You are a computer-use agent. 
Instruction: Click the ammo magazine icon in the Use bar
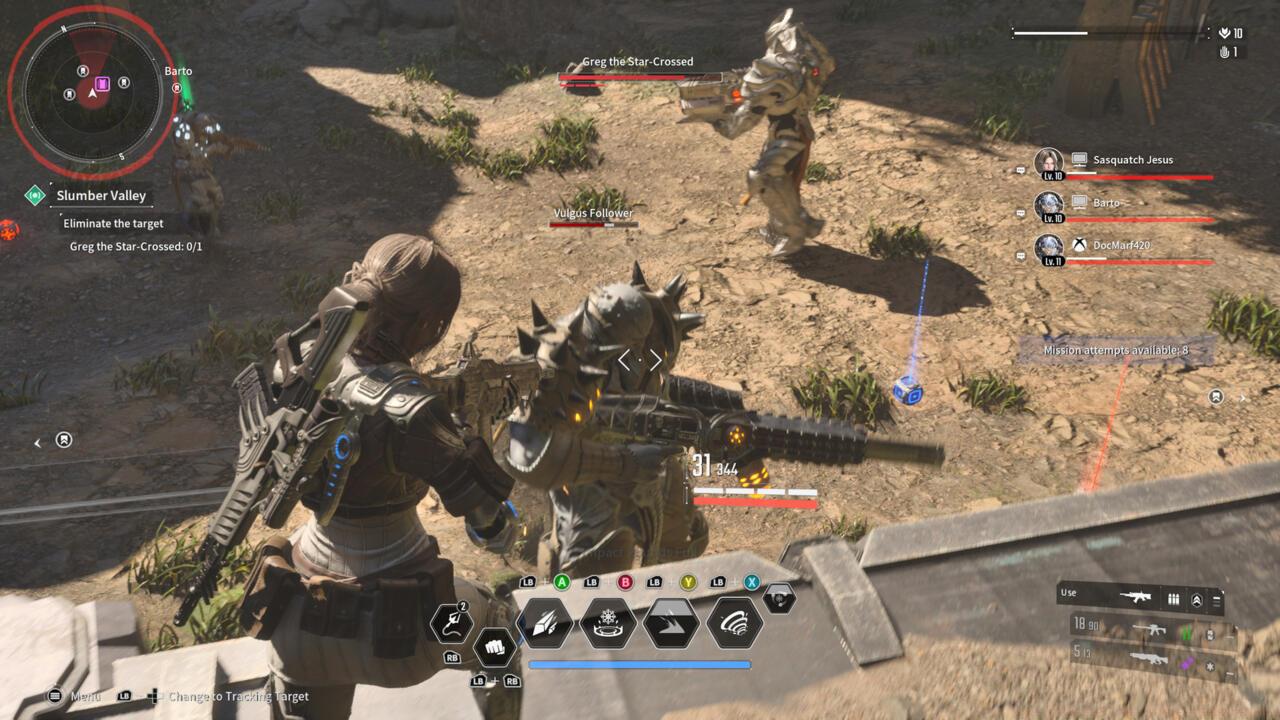point(1174,598)
